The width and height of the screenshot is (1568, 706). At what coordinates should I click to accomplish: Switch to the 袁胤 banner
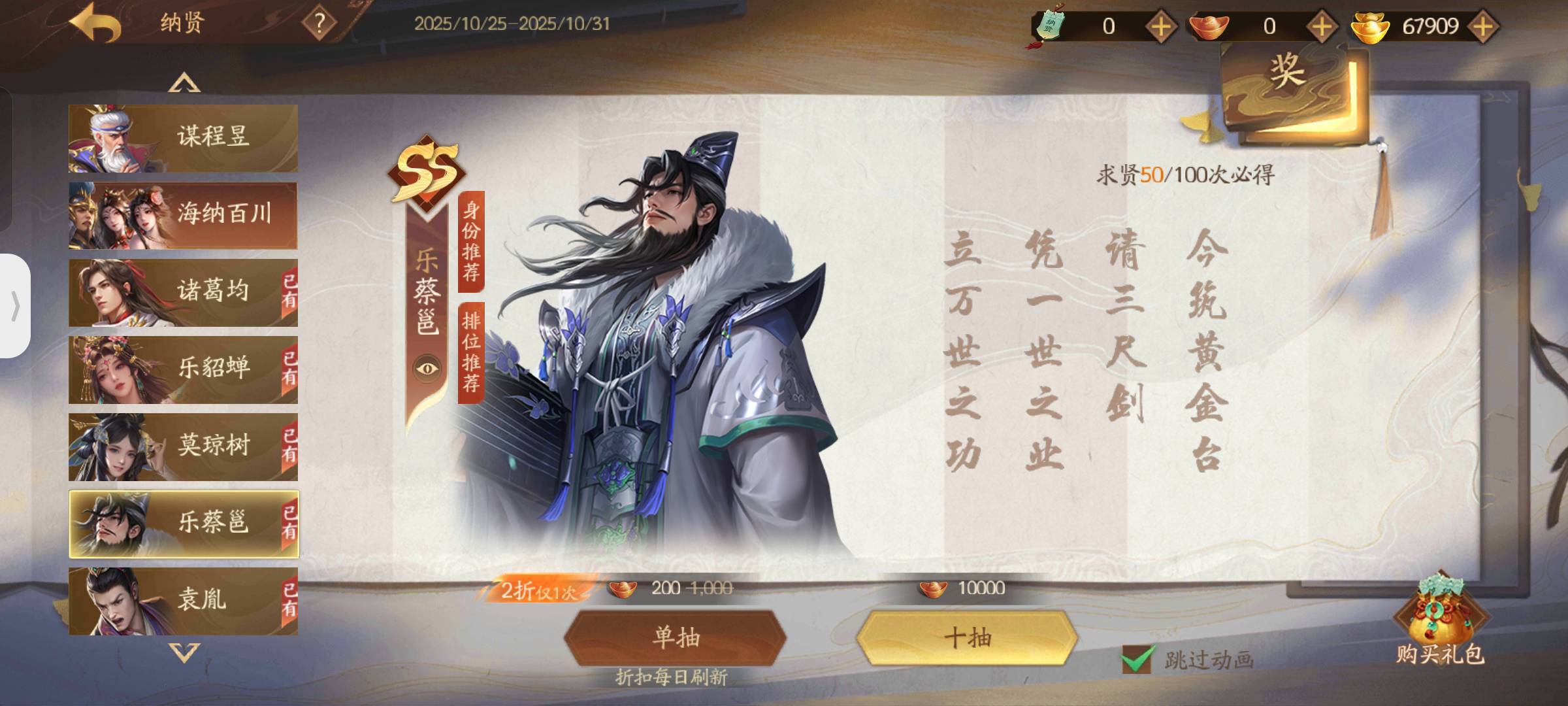pyautogui.click(x=183, y=600)
